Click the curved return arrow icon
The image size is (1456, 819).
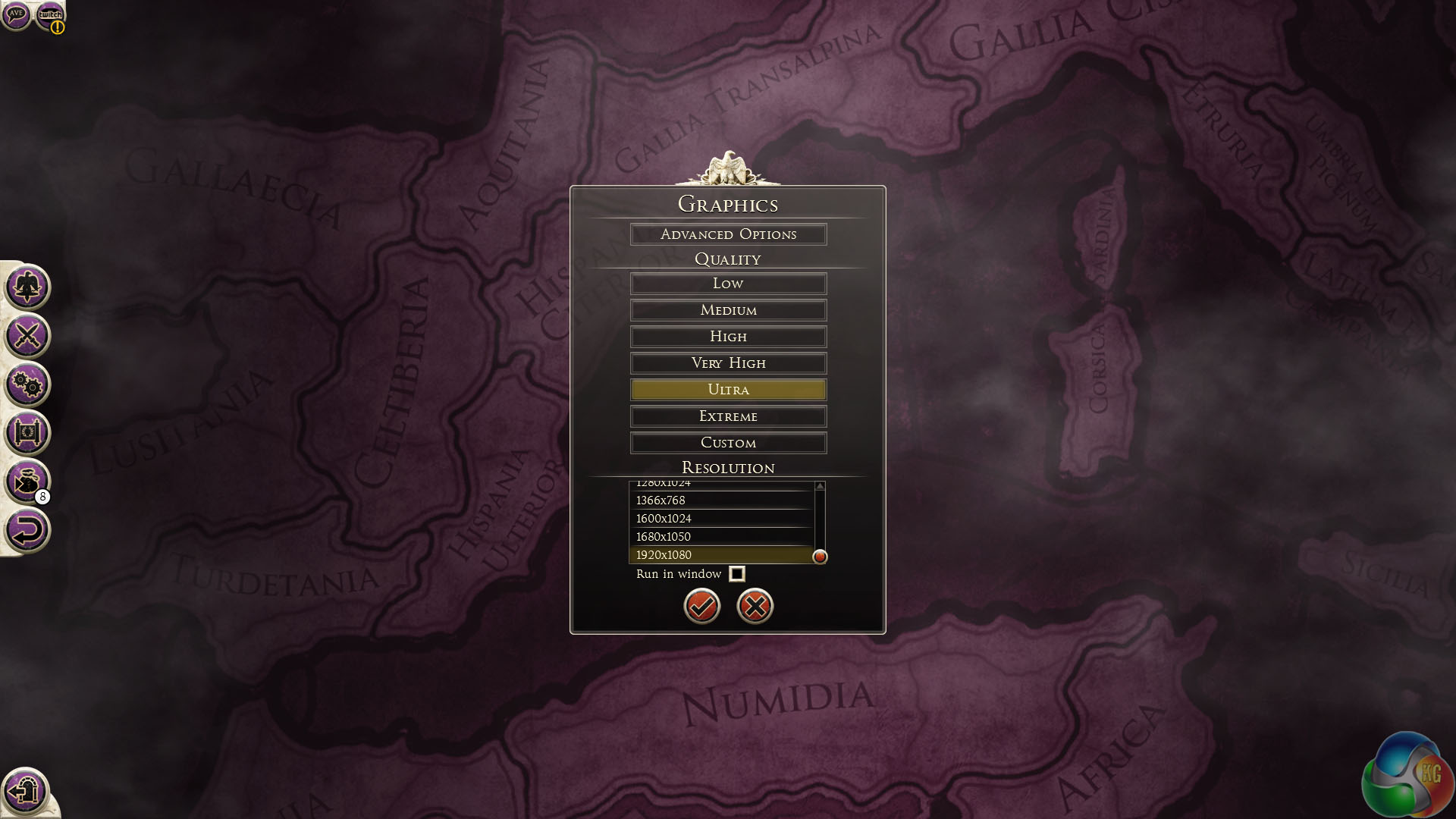pos(27,530)
